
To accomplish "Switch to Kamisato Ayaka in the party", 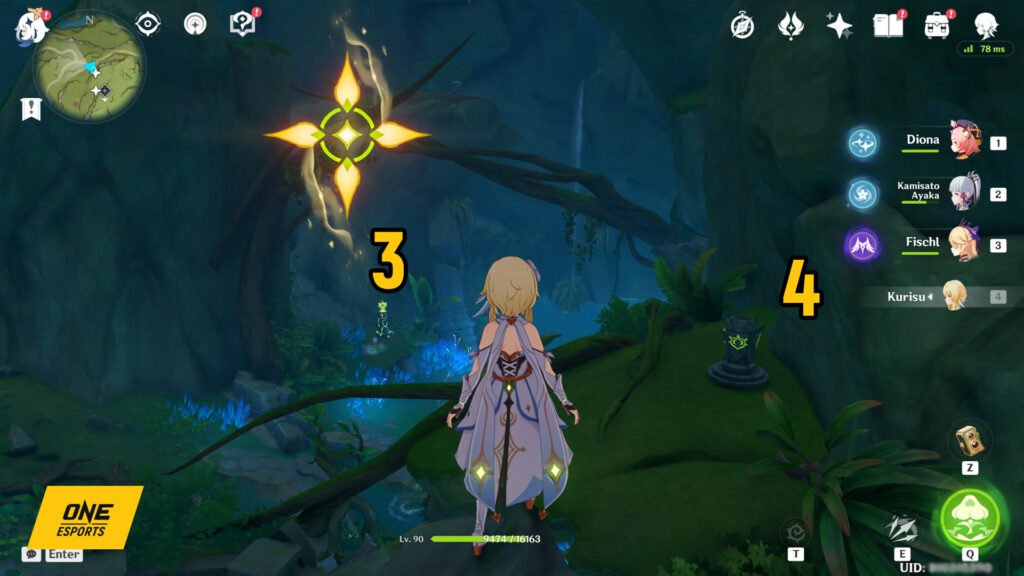I will tap(964, 193).
